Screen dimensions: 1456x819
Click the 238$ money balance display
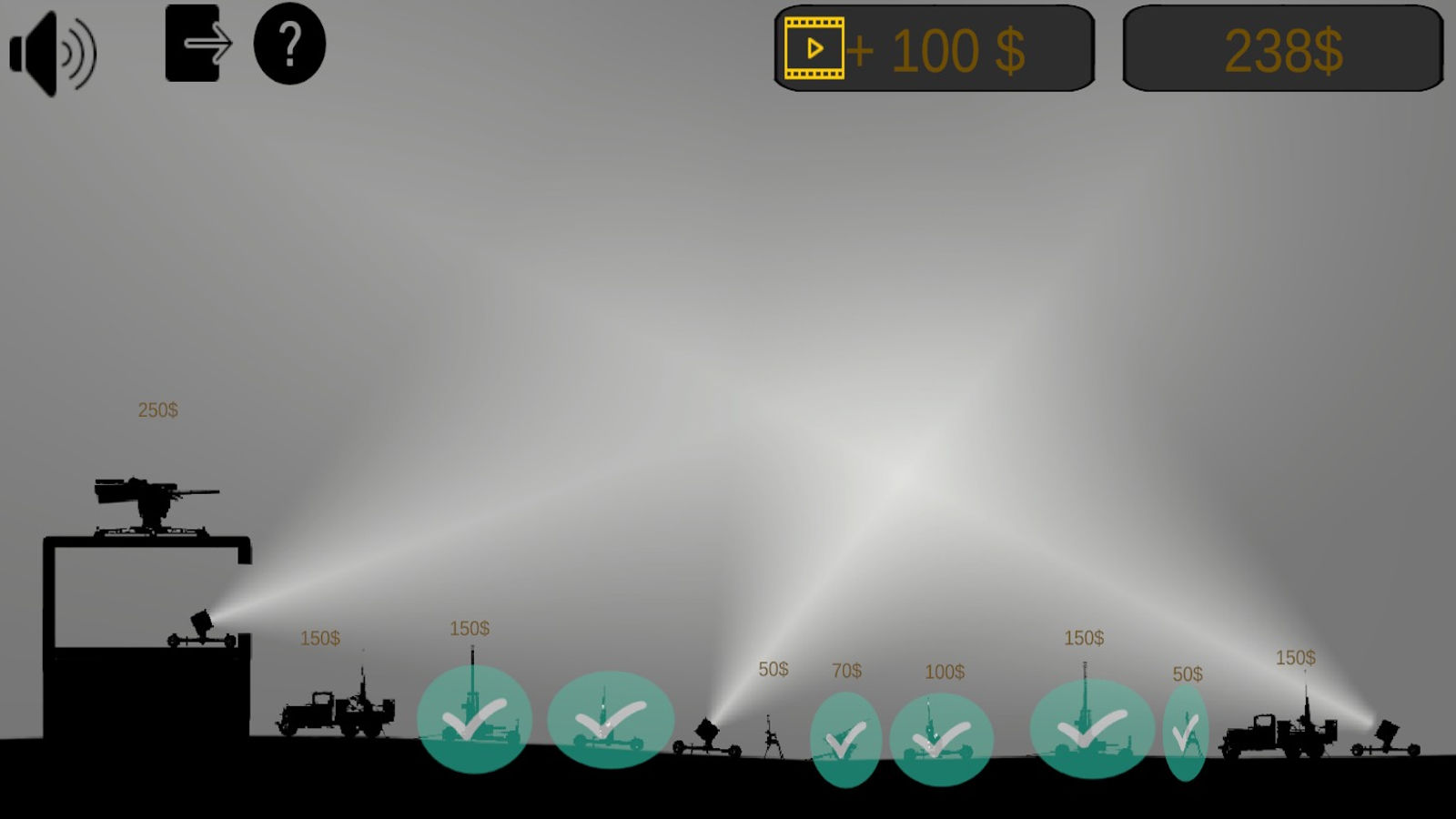click(1283, 50)
